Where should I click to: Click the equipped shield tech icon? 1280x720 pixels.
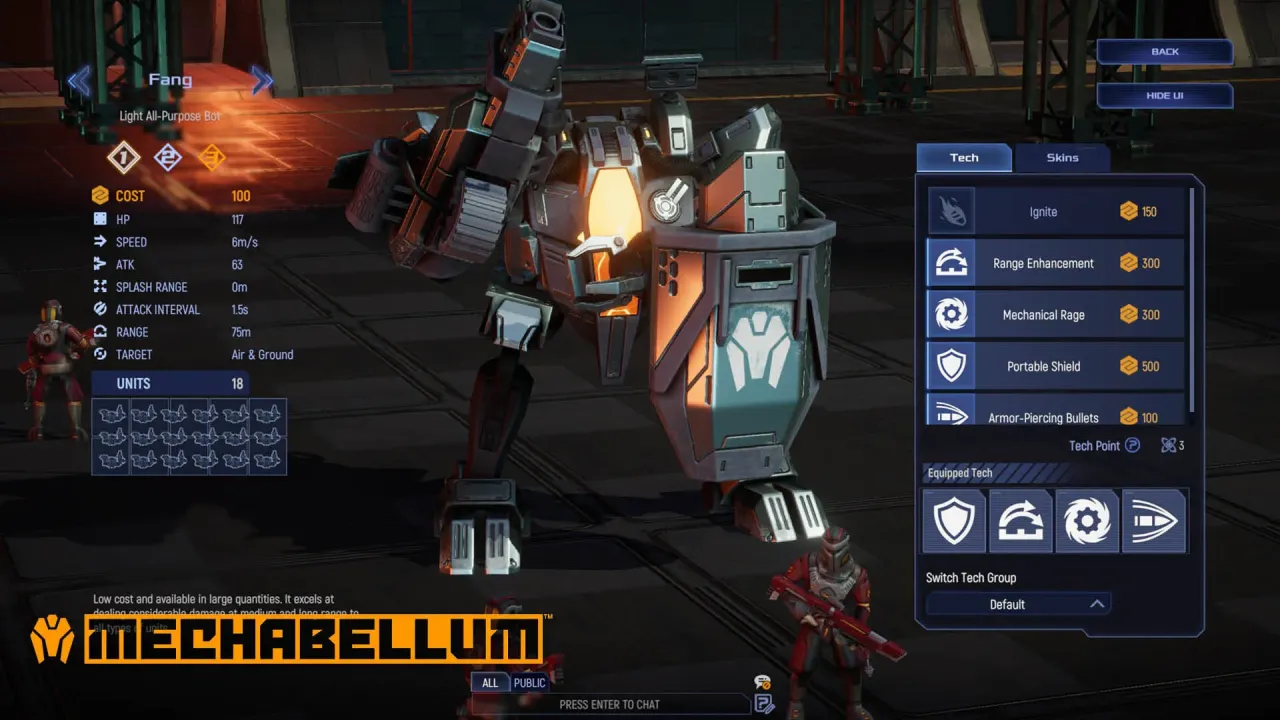pos(954,521)
